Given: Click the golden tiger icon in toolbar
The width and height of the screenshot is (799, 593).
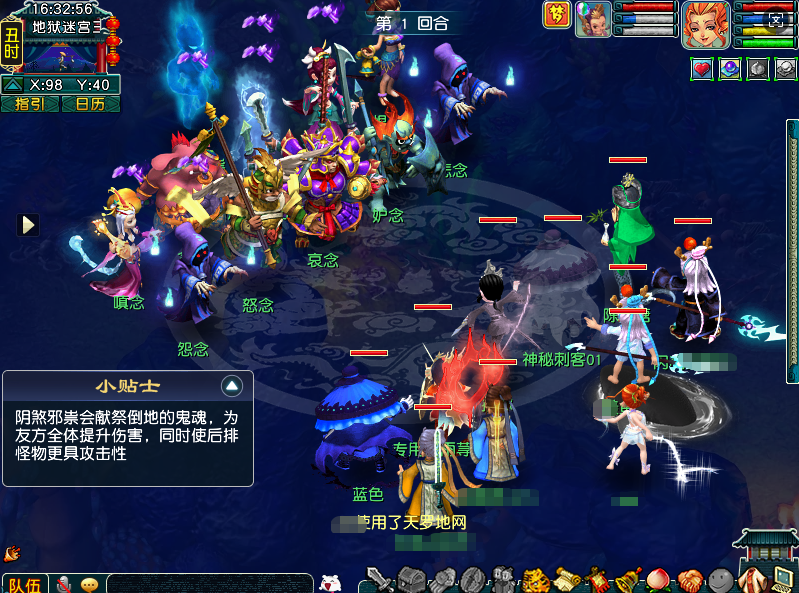Looking at the screenshot, I should (534, 579).
